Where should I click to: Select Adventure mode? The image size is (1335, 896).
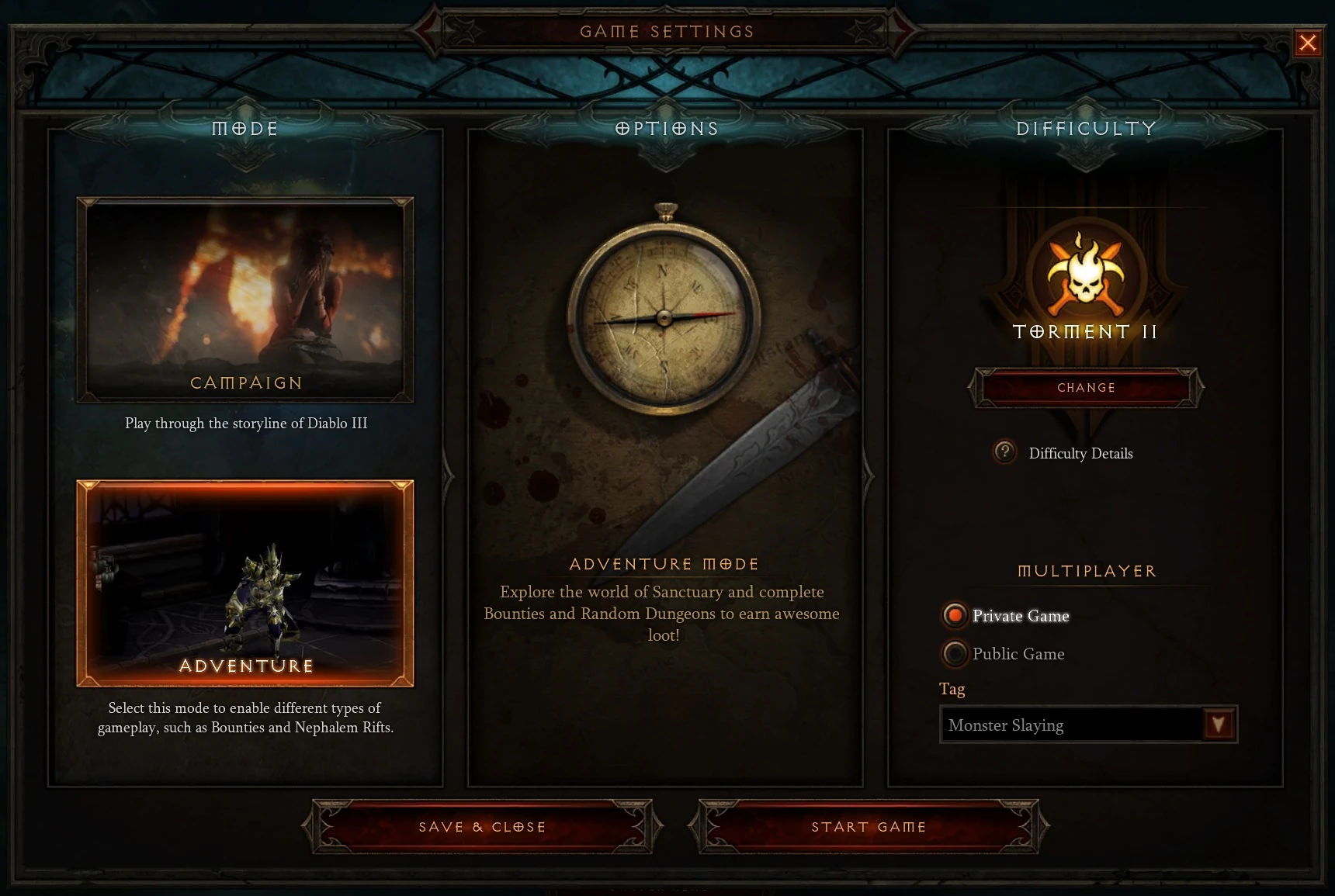coord(244,582)
